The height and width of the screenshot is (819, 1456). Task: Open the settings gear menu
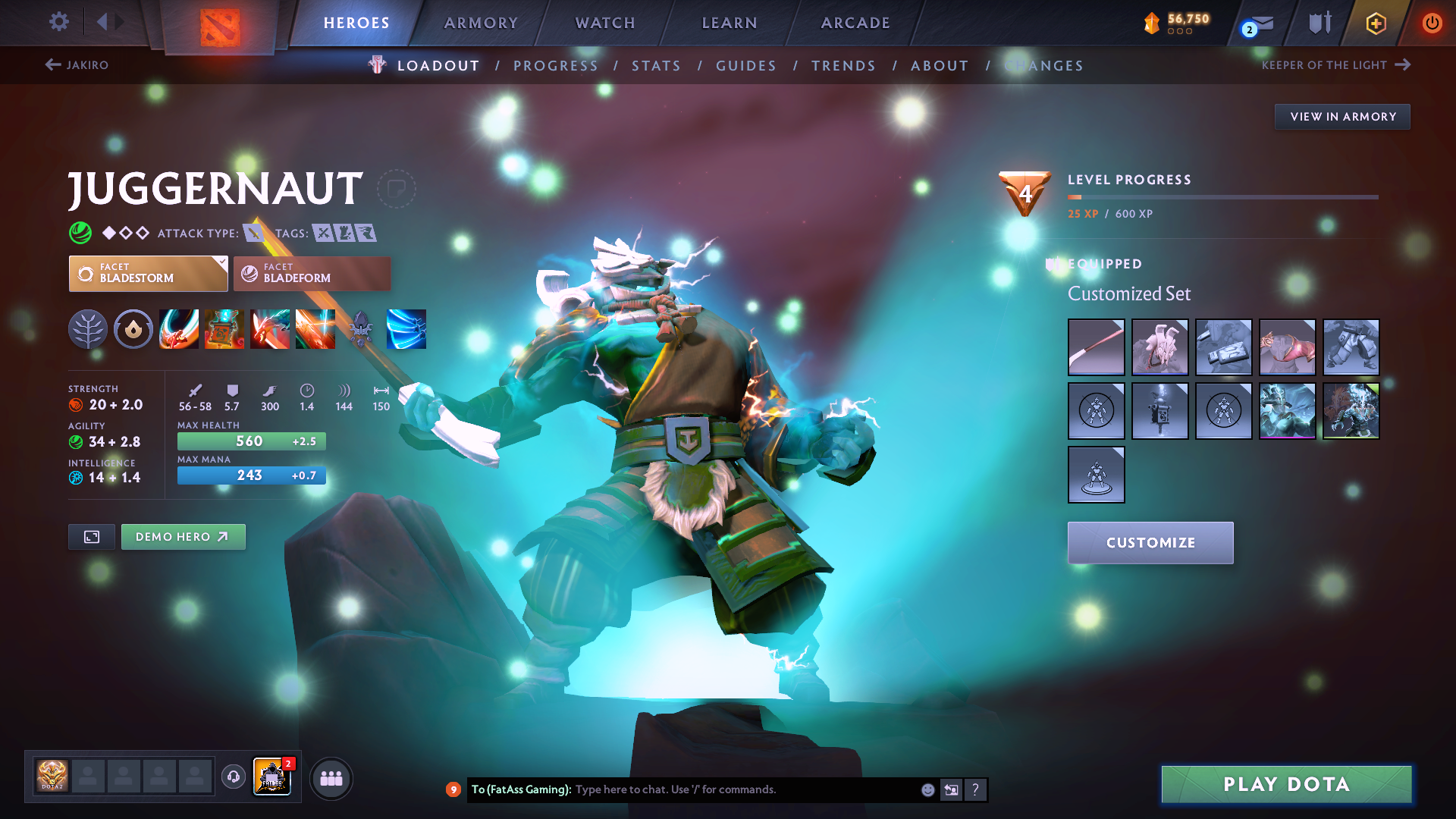58,22
